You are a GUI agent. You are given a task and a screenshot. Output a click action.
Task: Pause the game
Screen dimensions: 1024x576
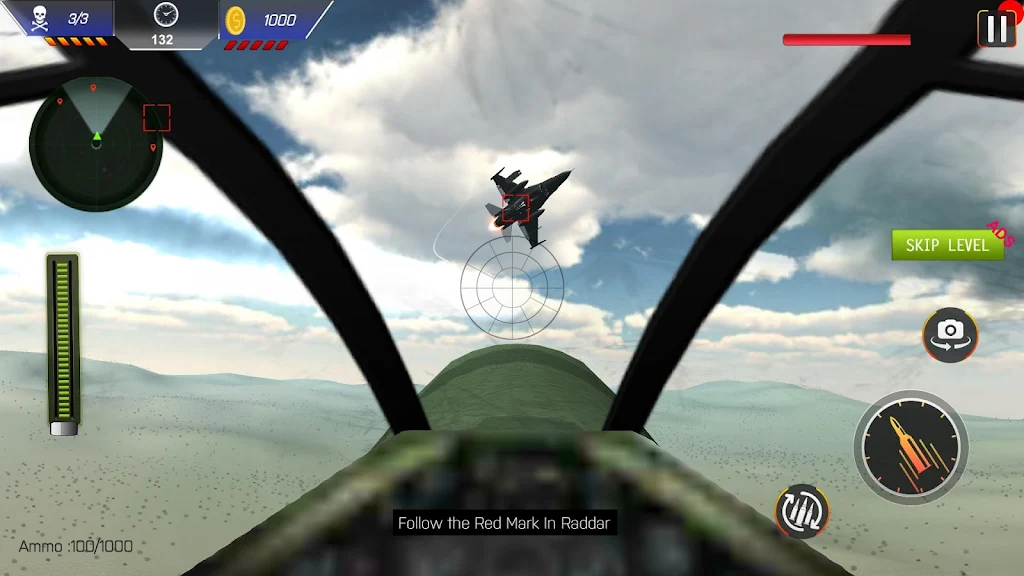pyautogui.click(x=997, y=28)
